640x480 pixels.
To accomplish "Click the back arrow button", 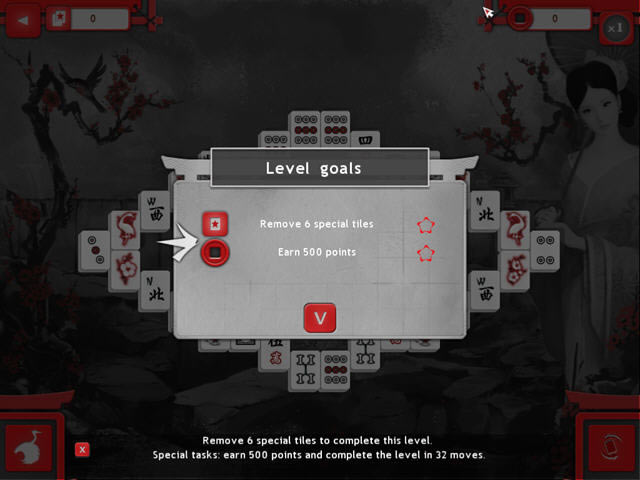I will point(23,18).
